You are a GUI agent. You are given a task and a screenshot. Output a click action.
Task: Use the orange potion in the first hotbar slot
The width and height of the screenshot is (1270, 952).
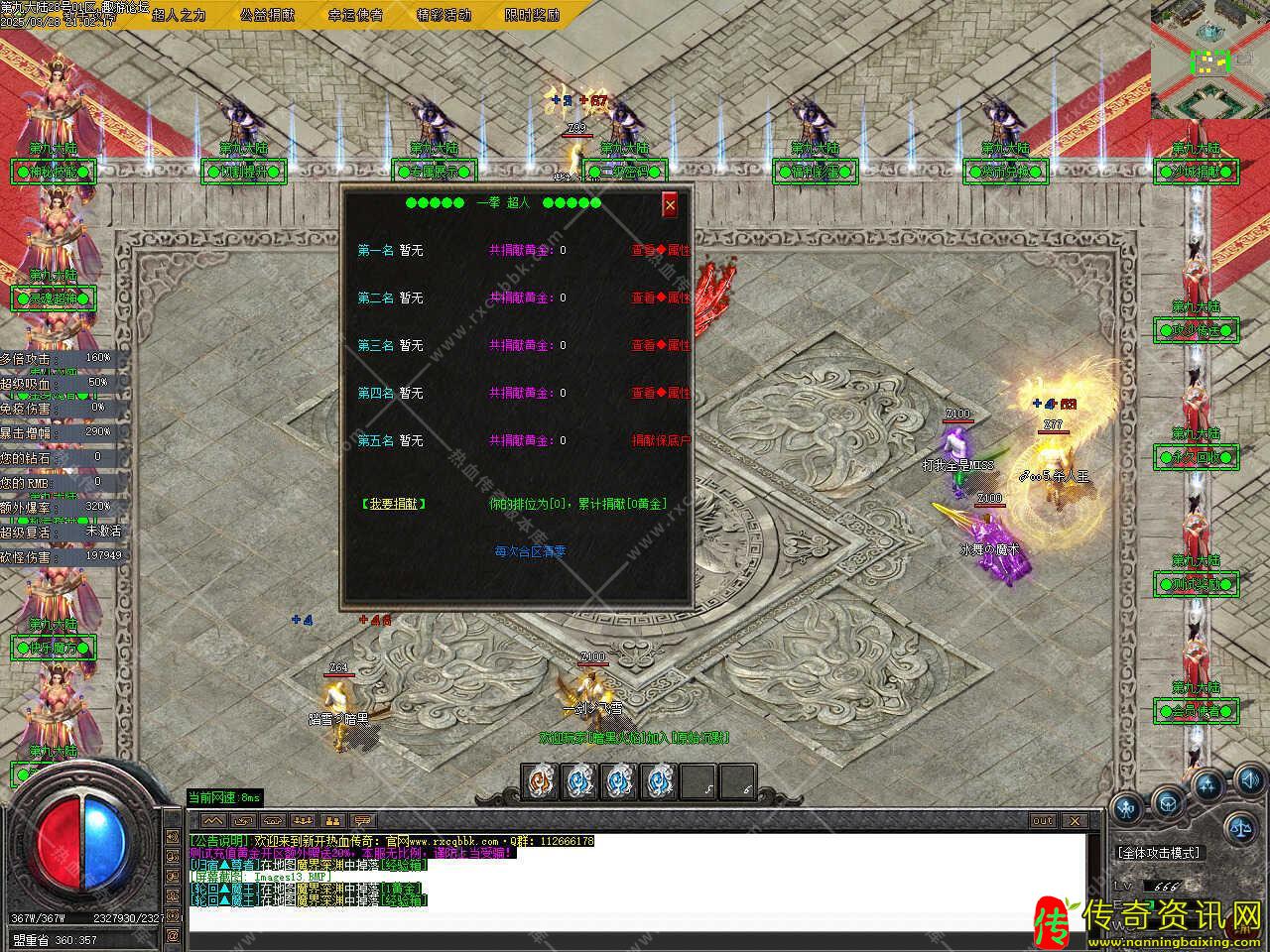pos(540,782)
